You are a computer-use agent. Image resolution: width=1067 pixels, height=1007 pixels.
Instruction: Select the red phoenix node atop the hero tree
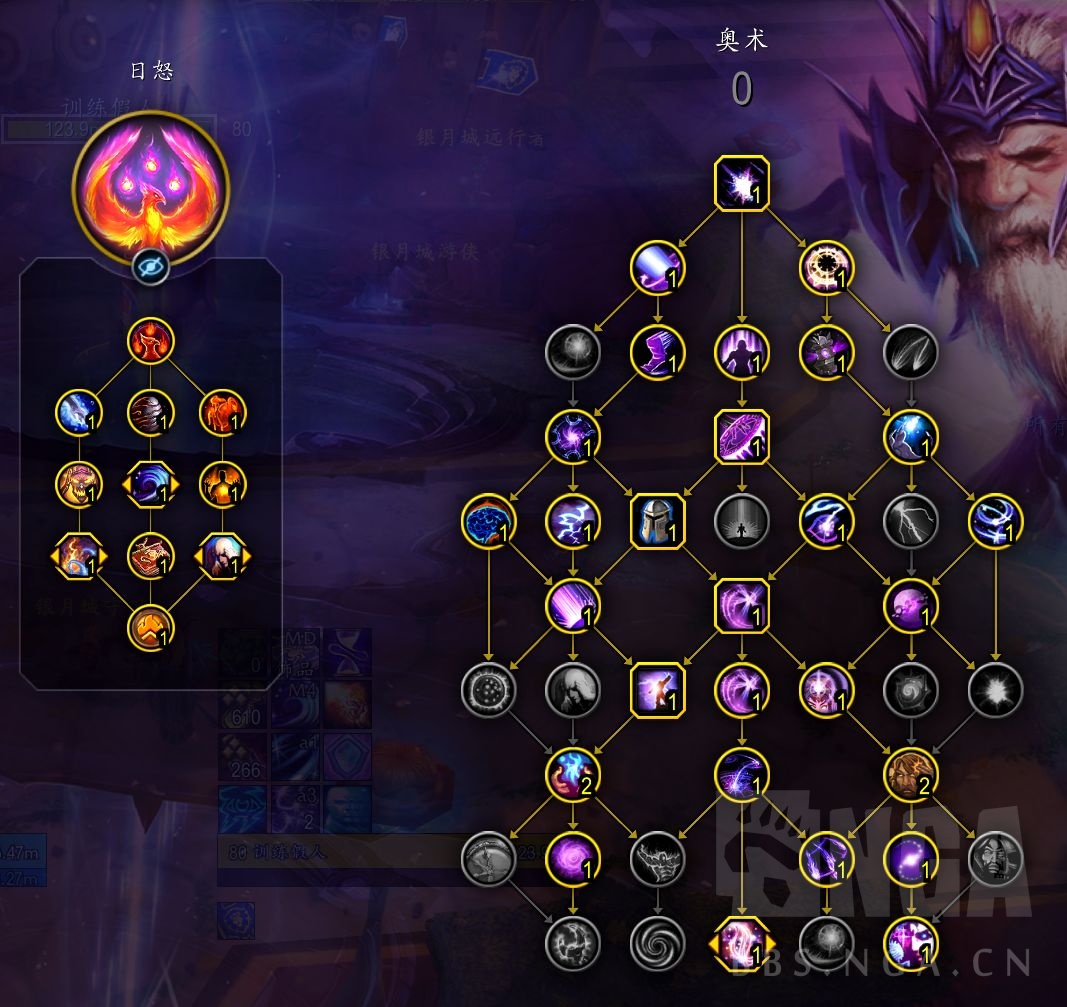151,341
